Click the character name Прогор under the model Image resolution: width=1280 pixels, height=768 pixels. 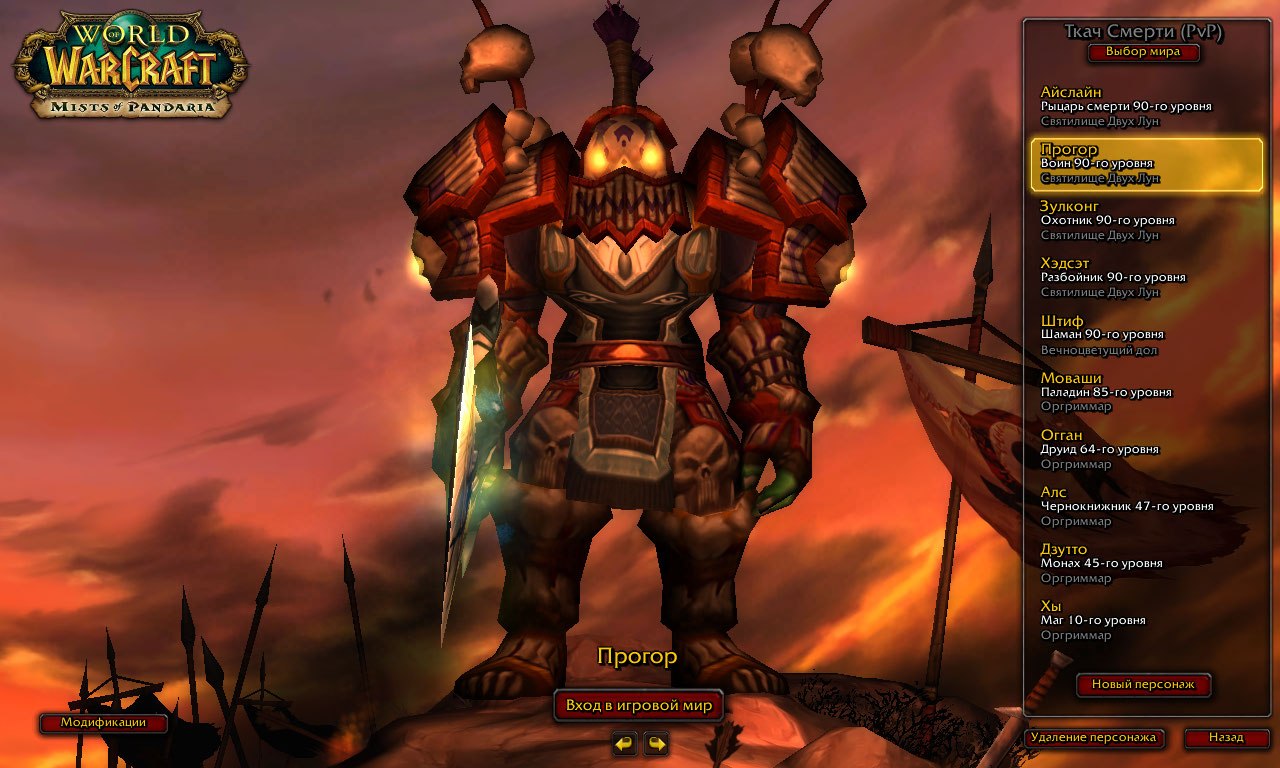pos(638,655)
